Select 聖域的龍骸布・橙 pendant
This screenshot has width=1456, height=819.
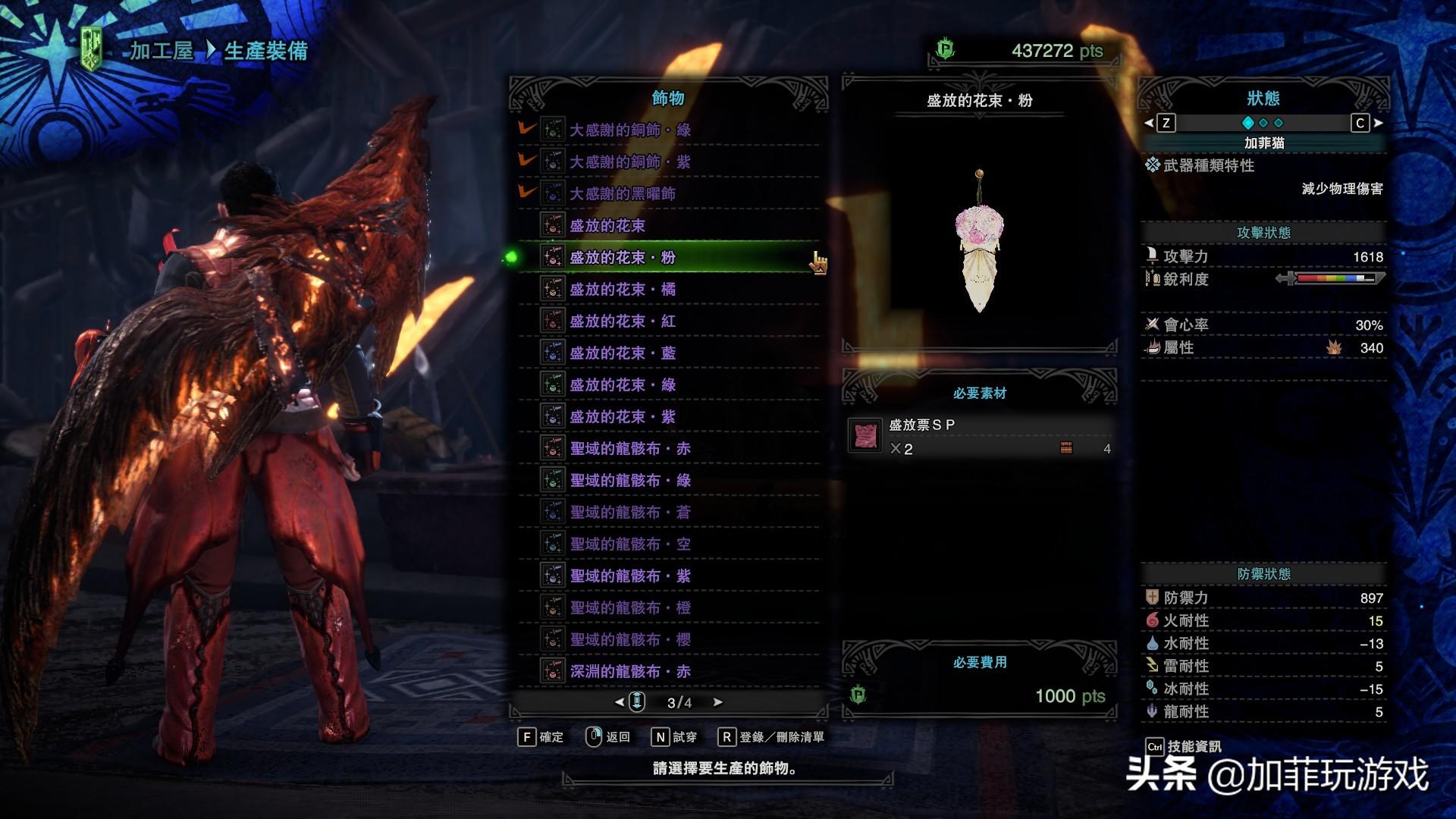[x=629, y=607]
